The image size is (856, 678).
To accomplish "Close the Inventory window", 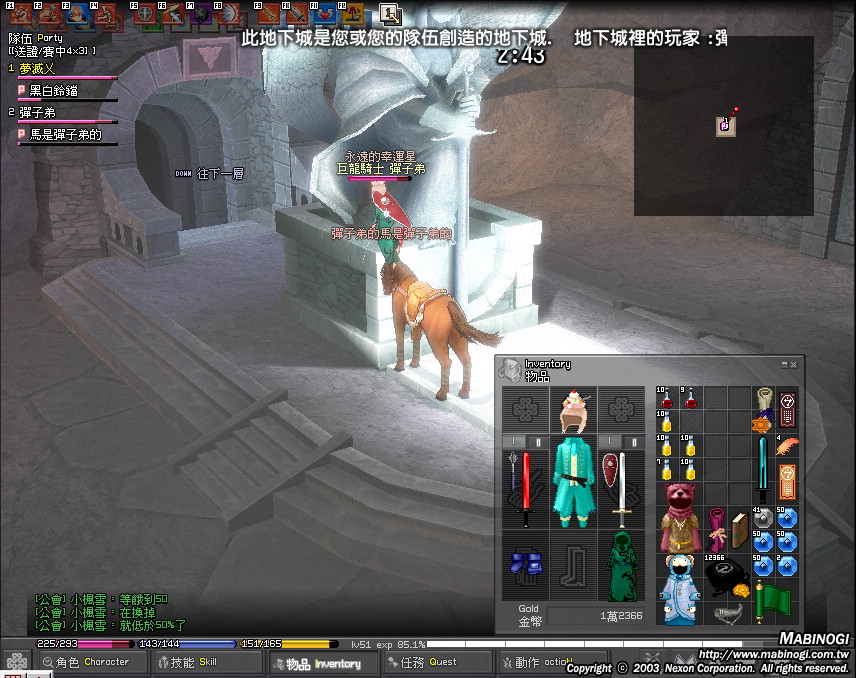I will point(794,365).
